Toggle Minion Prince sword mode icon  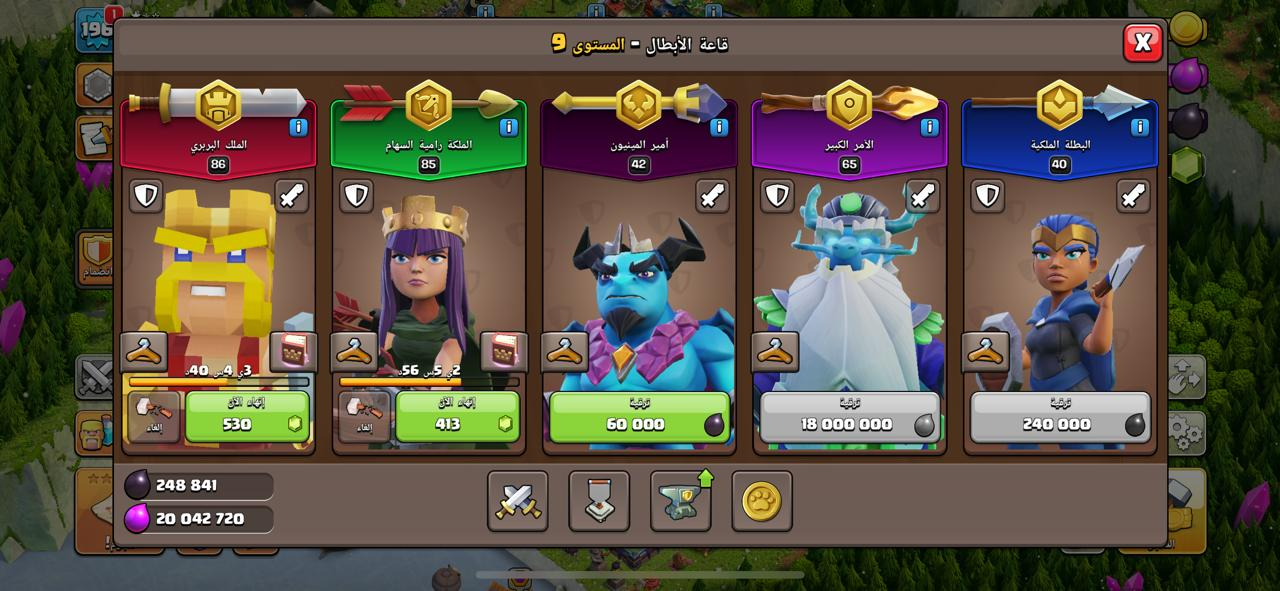[712, 196]
